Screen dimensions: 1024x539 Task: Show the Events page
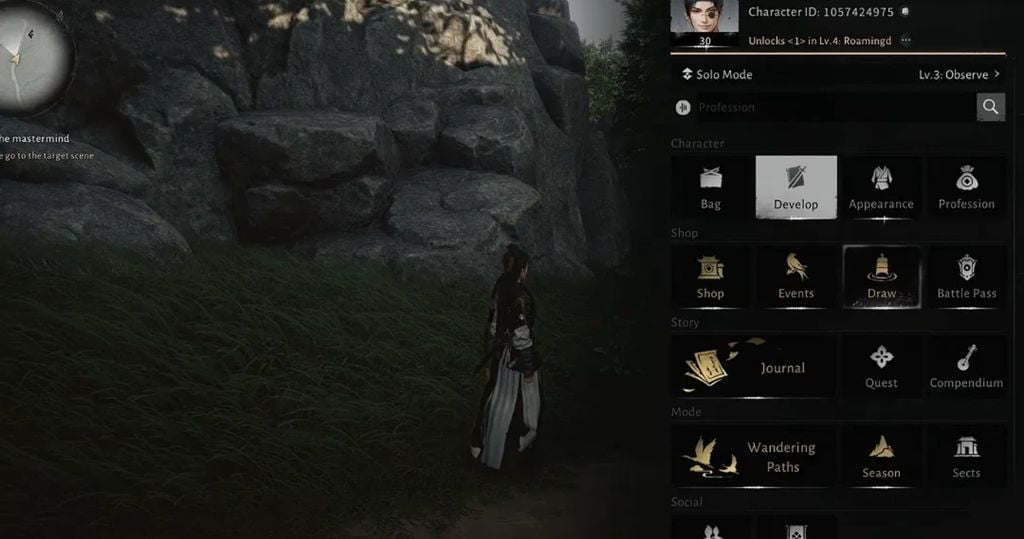[x=796, y=277]
